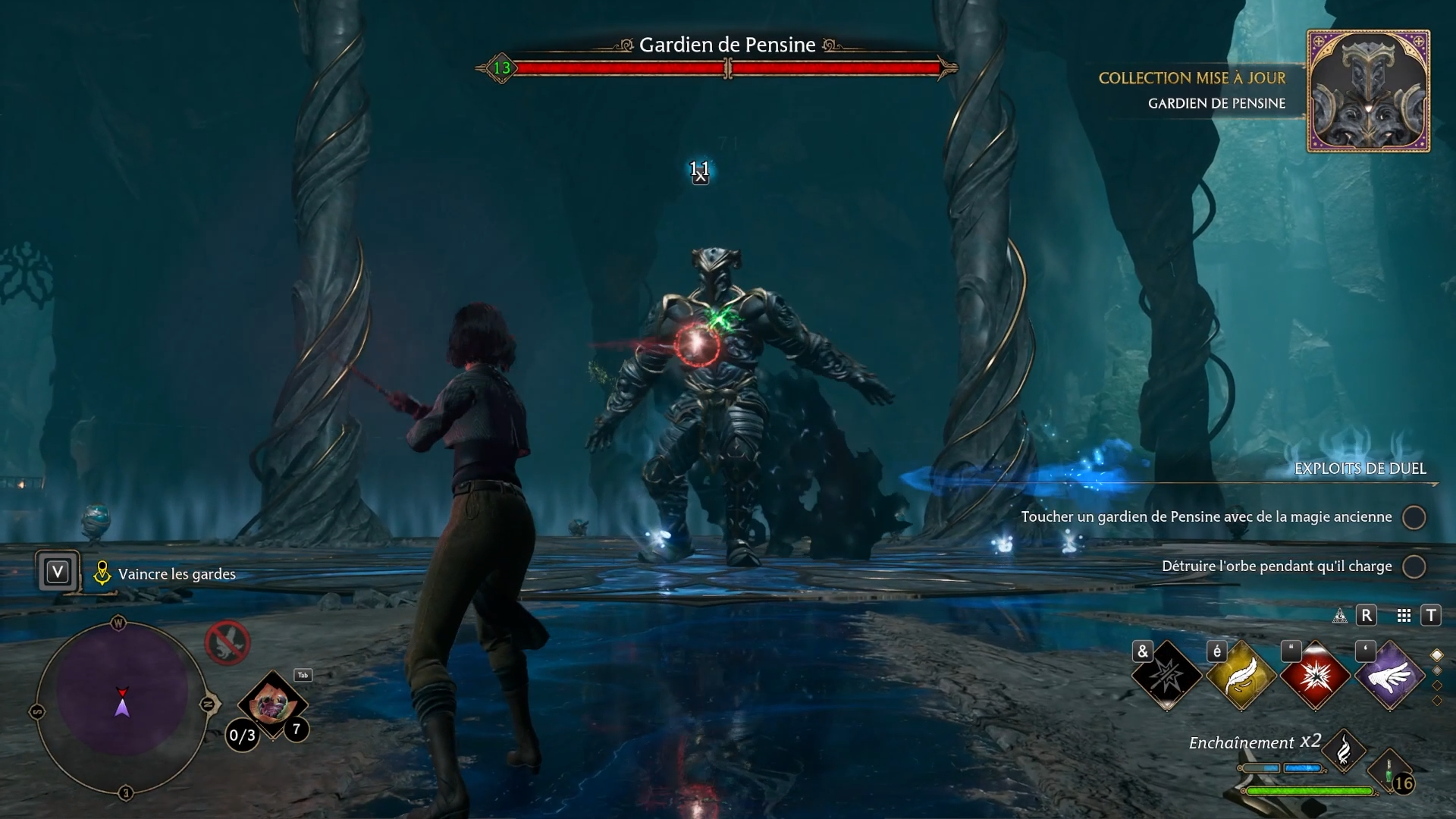Choose the purple hand spell slot
The width and height of the screenshot is (1456, 819).
click(x=1389, y=675)
